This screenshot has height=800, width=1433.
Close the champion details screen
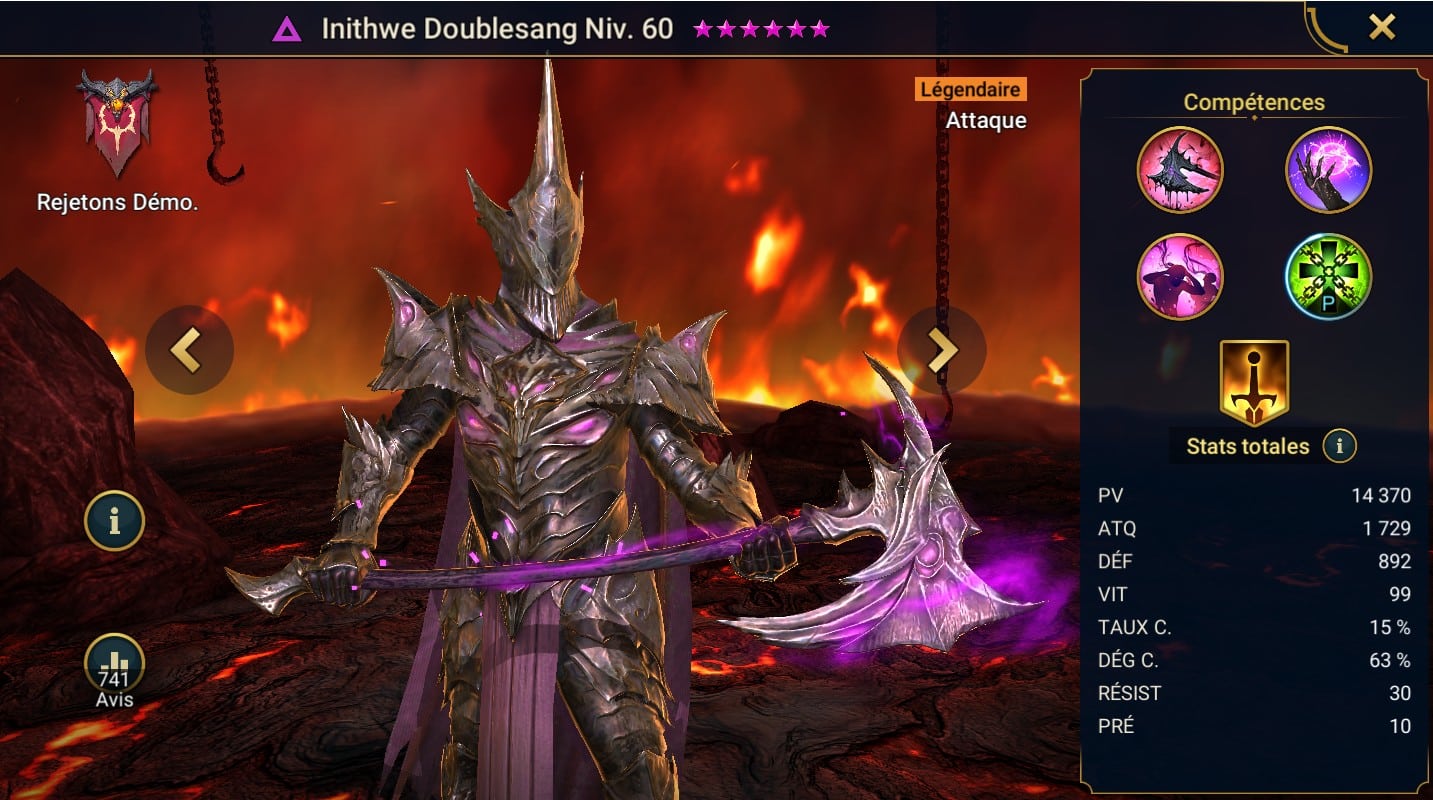(x=1381, y=27)
